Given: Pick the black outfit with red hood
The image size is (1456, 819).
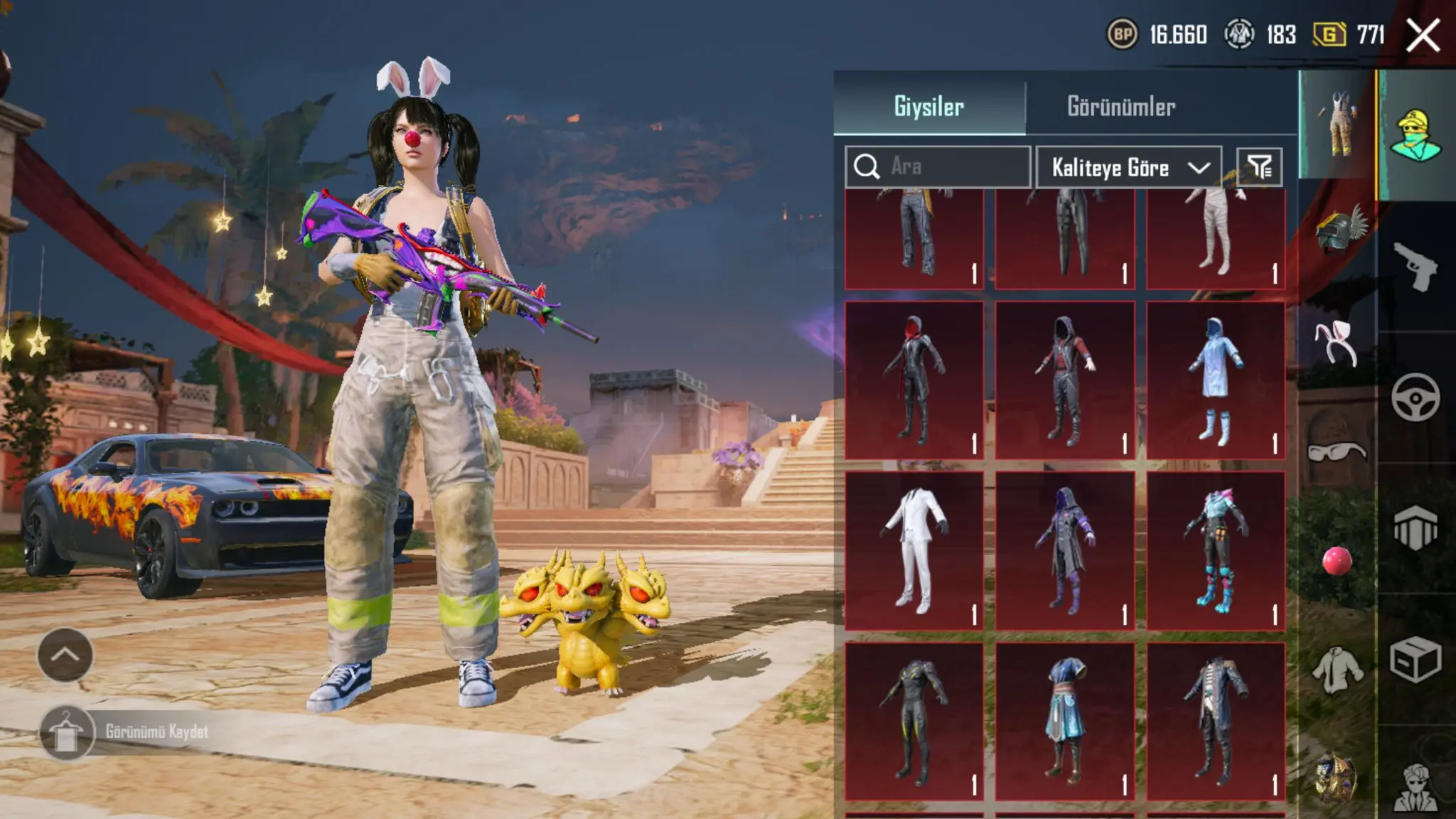Looking at the screenshot, I should pyautogui.click(x=914, y=380).
